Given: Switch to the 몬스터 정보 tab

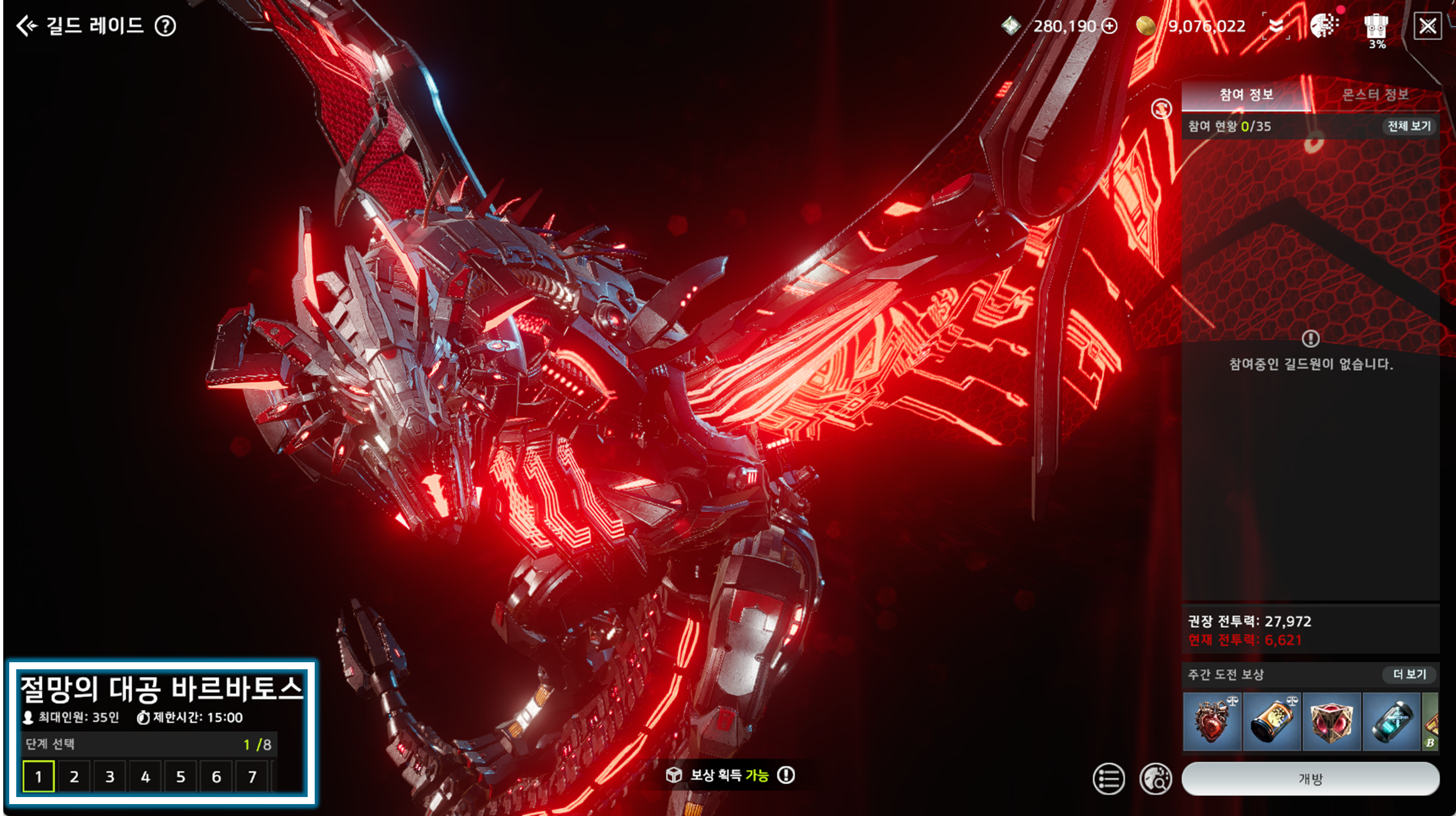Looking at the screenshot, I should [1375, 94].
